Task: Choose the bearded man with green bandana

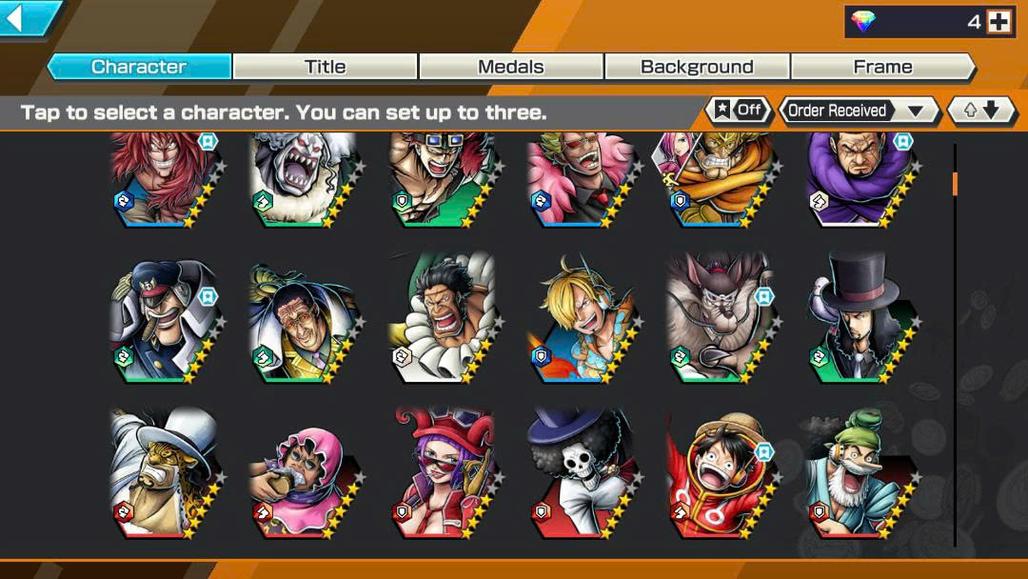Action: pyautogui.click(x=858, y=470)
